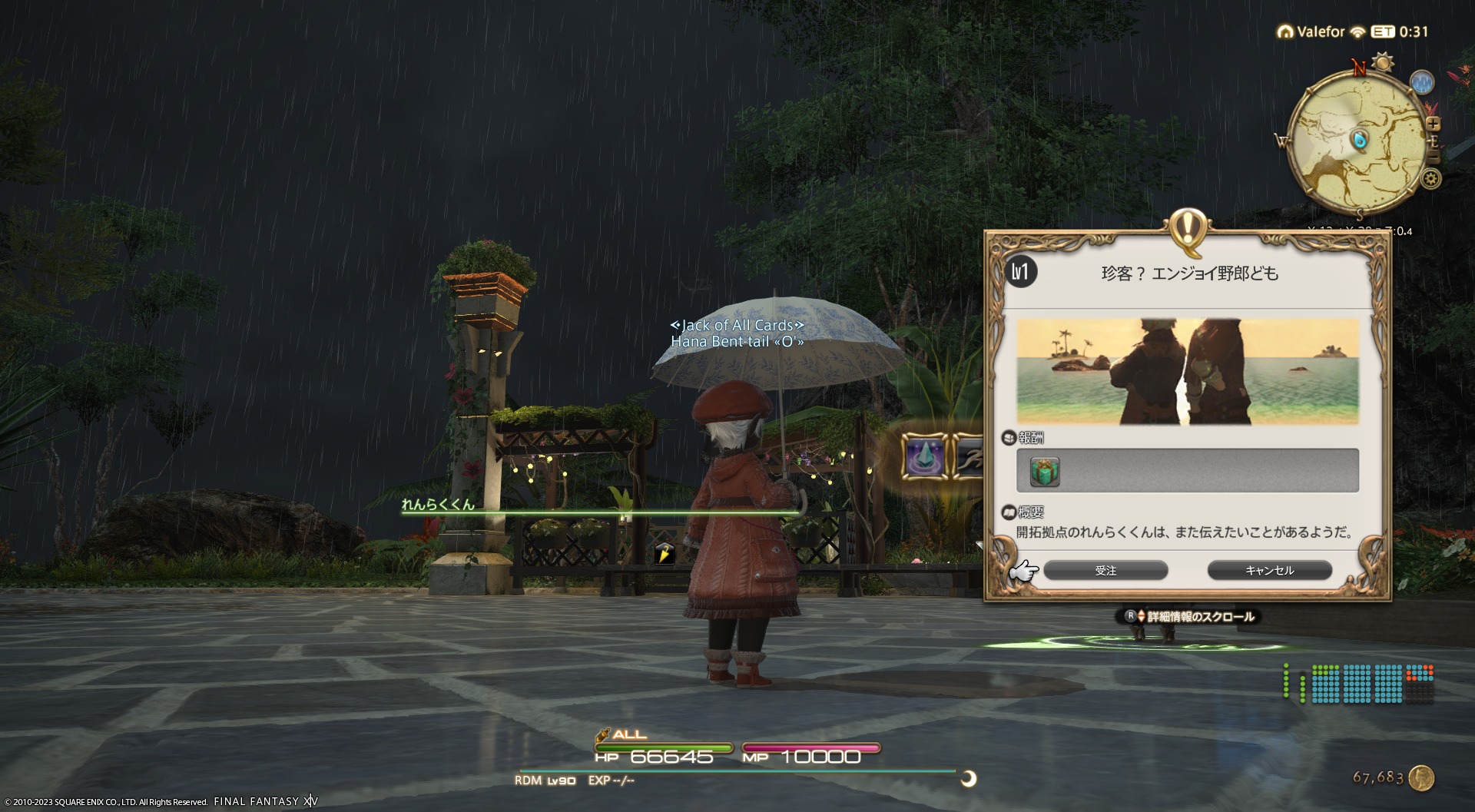This screenshot has height=812, width=1475.
Task: Open the inventory grid indicator
Action: 1357,684
